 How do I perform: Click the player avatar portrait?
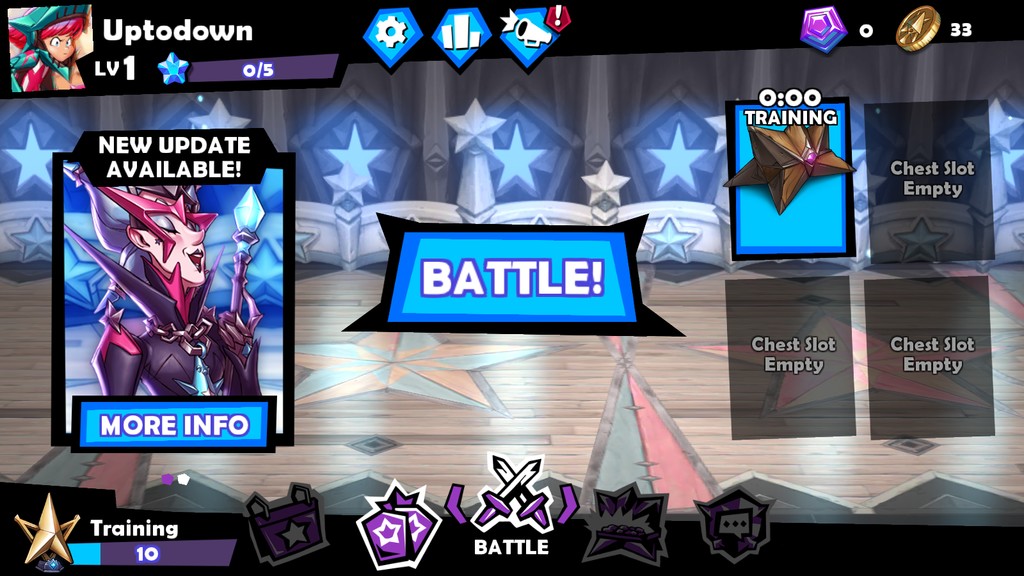[49, 47]
